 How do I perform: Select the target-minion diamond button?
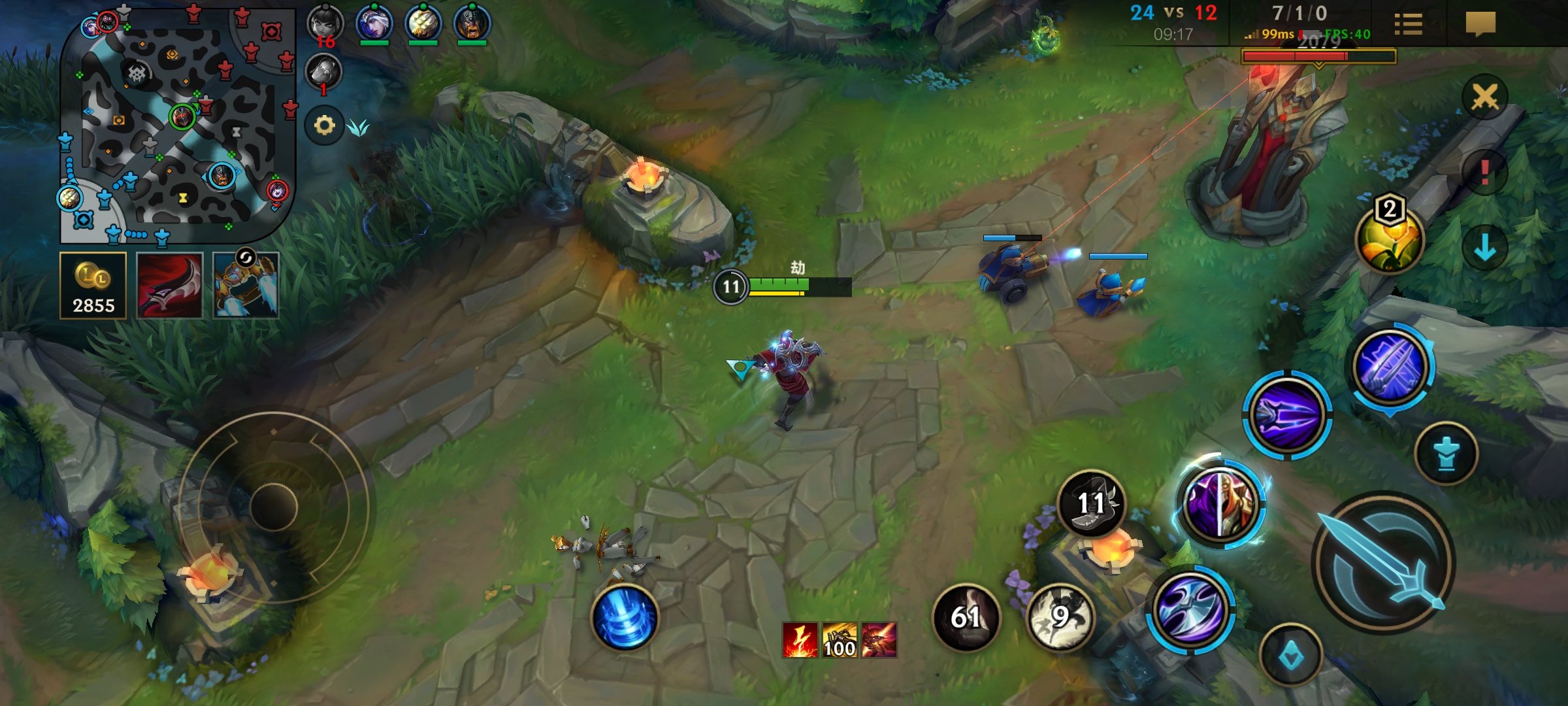coord(1291,656)
